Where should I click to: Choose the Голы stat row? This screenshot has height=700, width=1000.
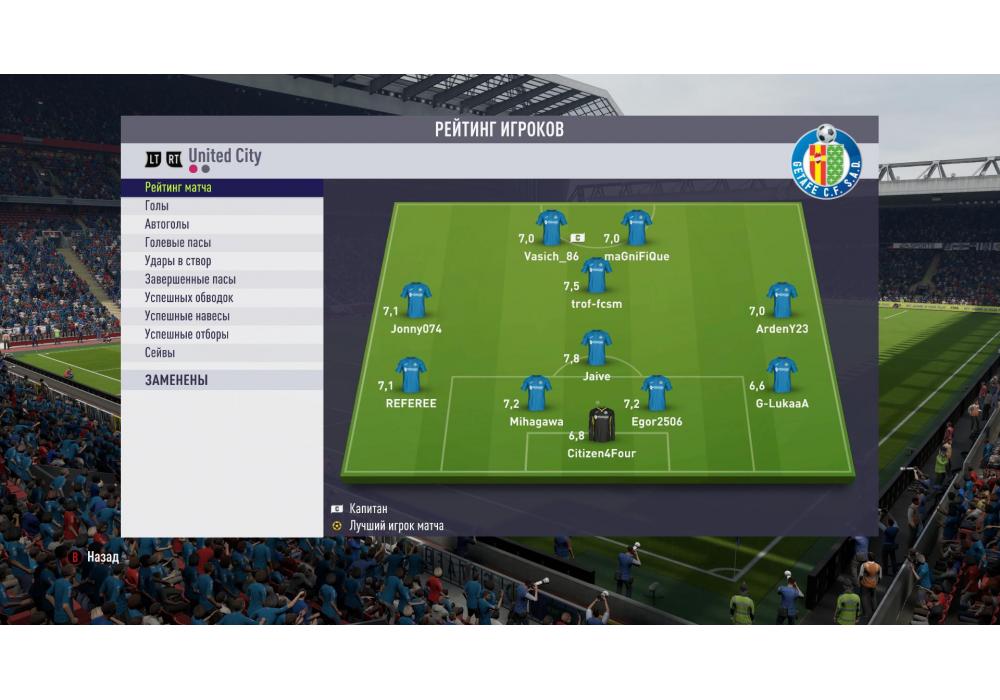click(x=222, y=206)
